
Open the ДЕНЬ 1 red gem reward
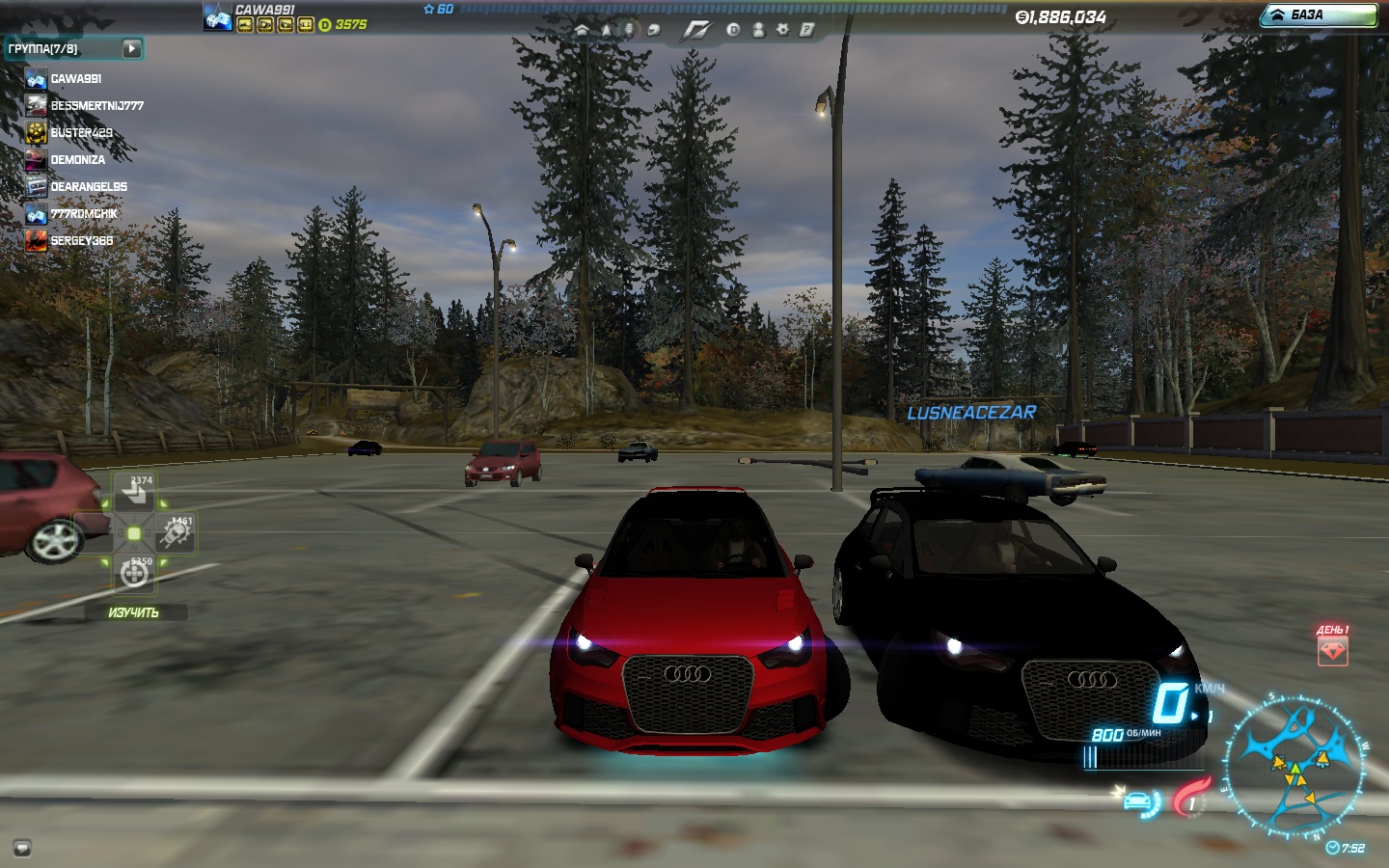1332,651
